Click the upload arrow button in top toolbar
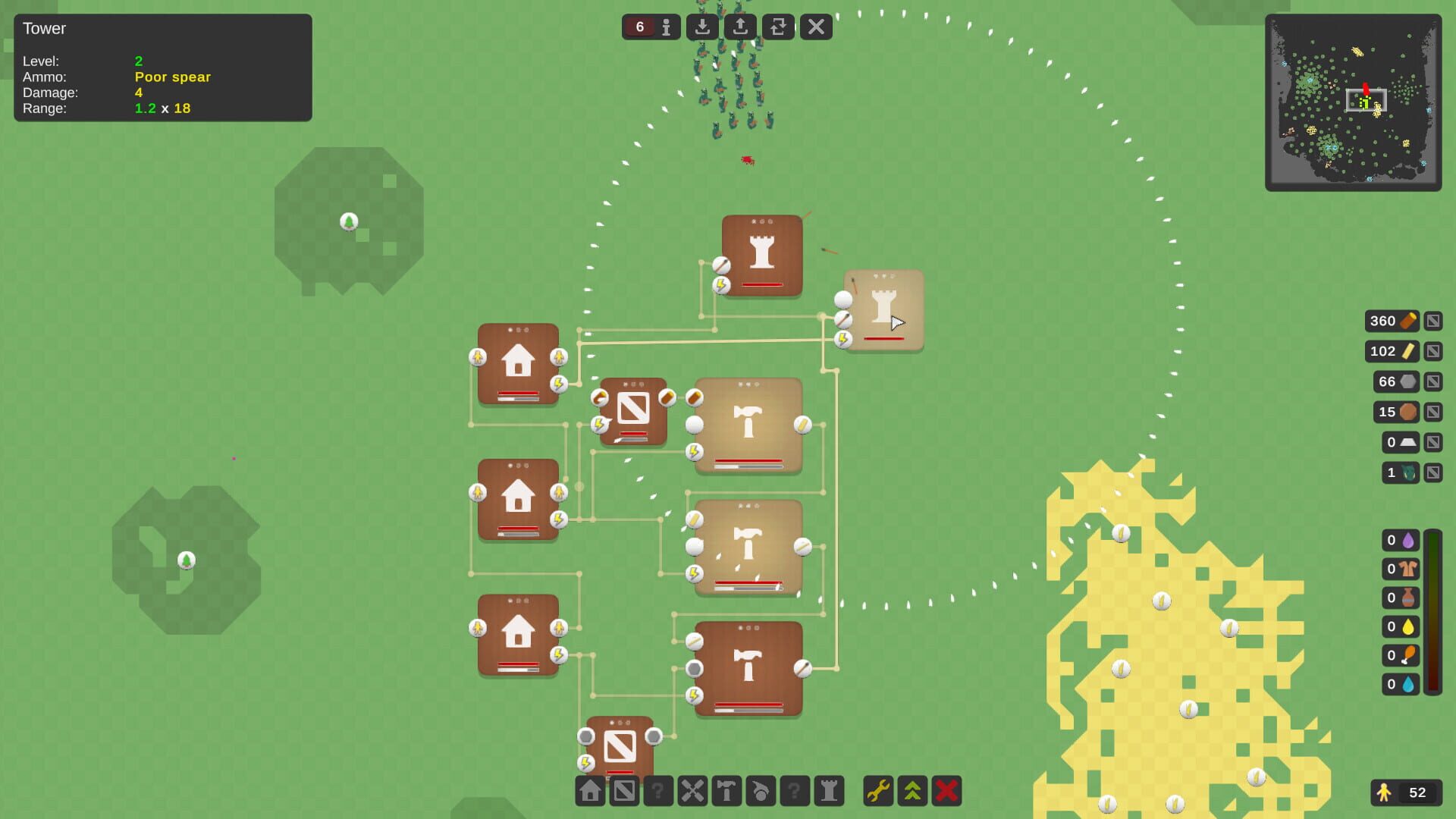 pos(740,27)
